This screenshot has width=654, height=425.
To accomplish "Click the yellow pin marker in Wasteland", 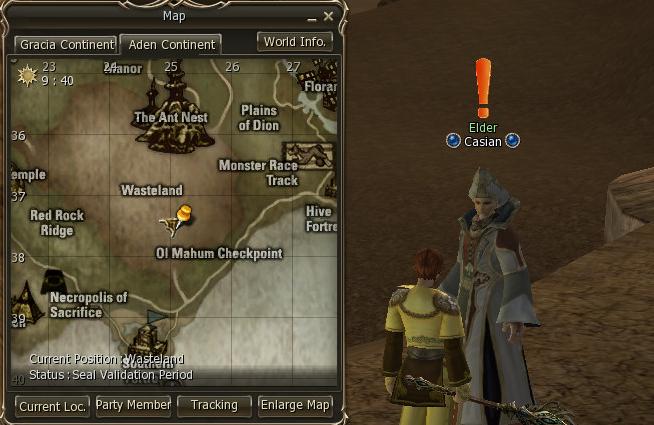I will tap(183, 214).
